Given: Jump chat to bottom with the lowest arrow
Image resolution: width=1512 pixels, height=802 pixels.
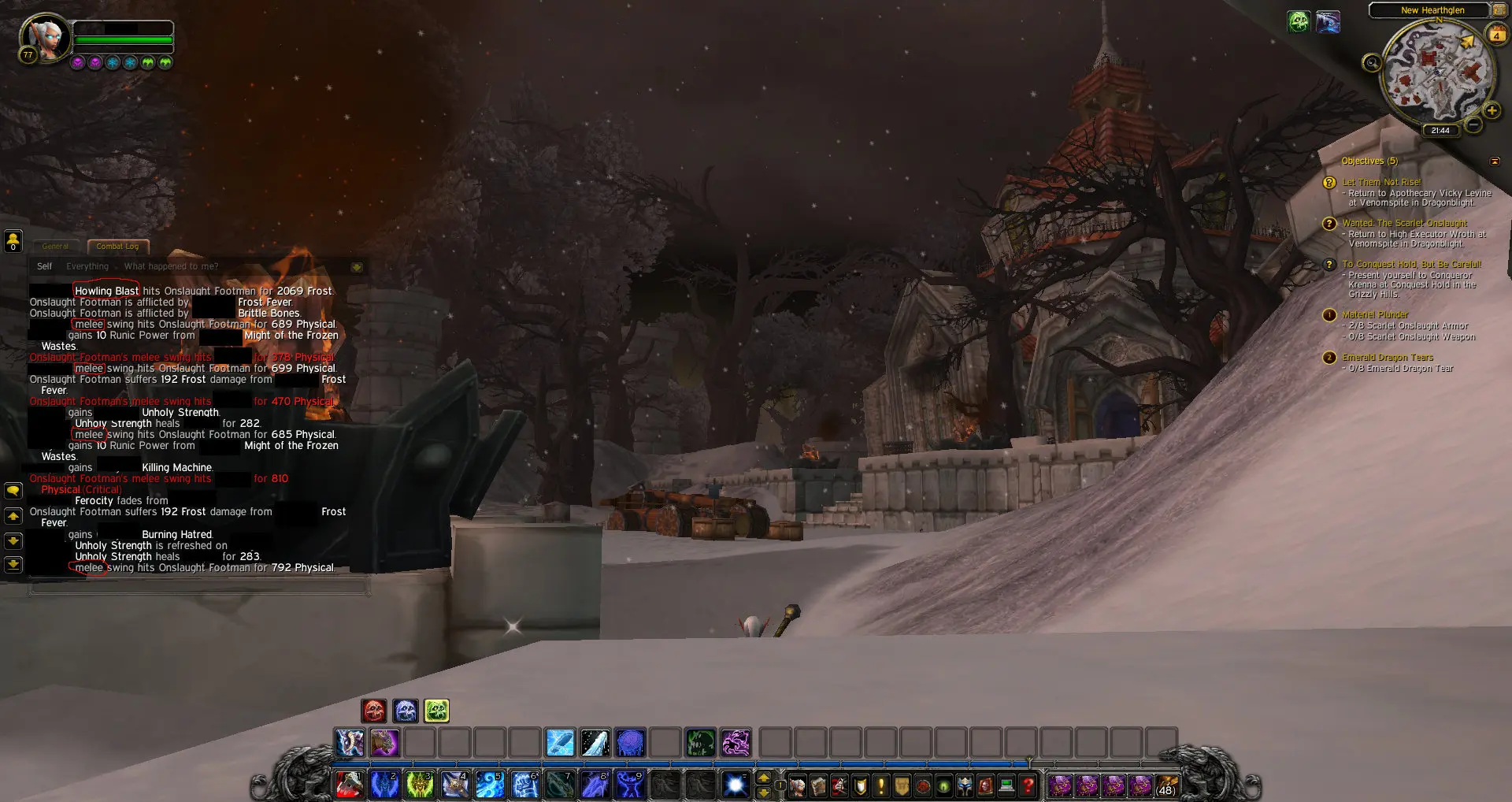Looking at the screenshot, I should [13, 564].
